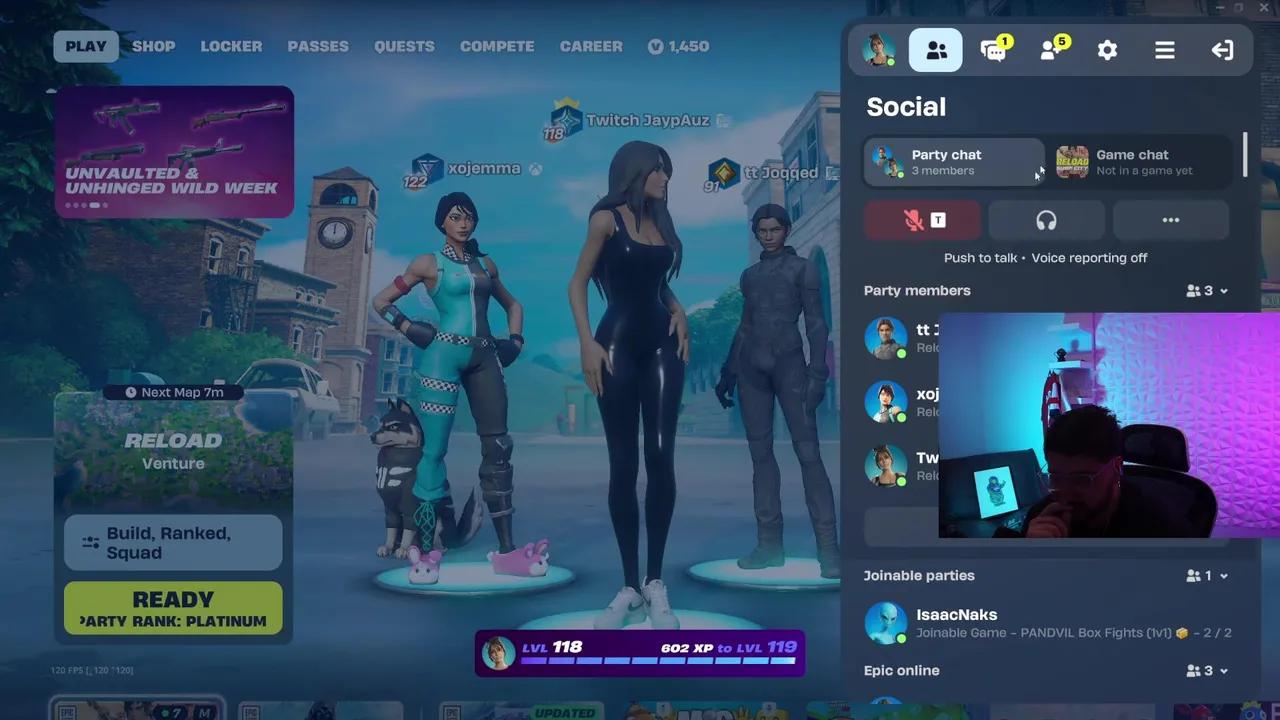Collapse the Party members section

tap(1222, 290)
